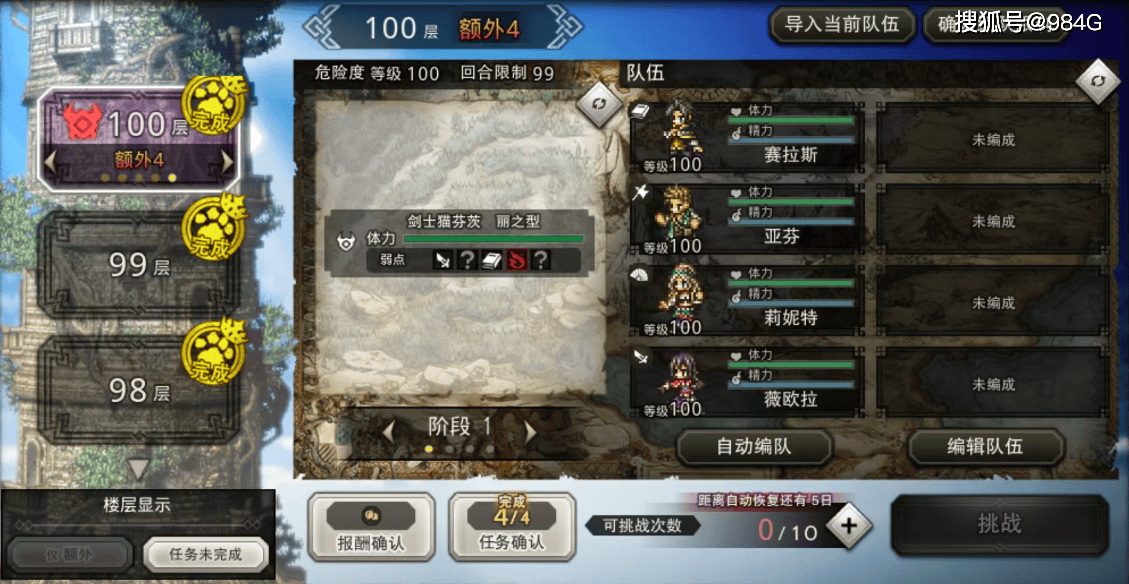The image size is (1129, 584).
Task: Select the 98层 floor tile
Action: [137, 389]
